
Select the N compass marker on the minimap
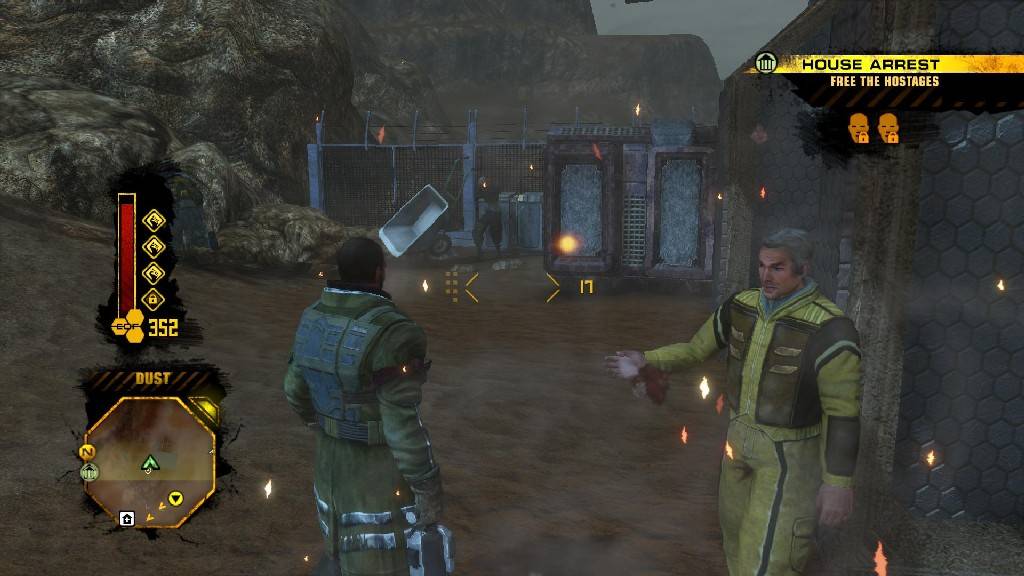[87, 452]
